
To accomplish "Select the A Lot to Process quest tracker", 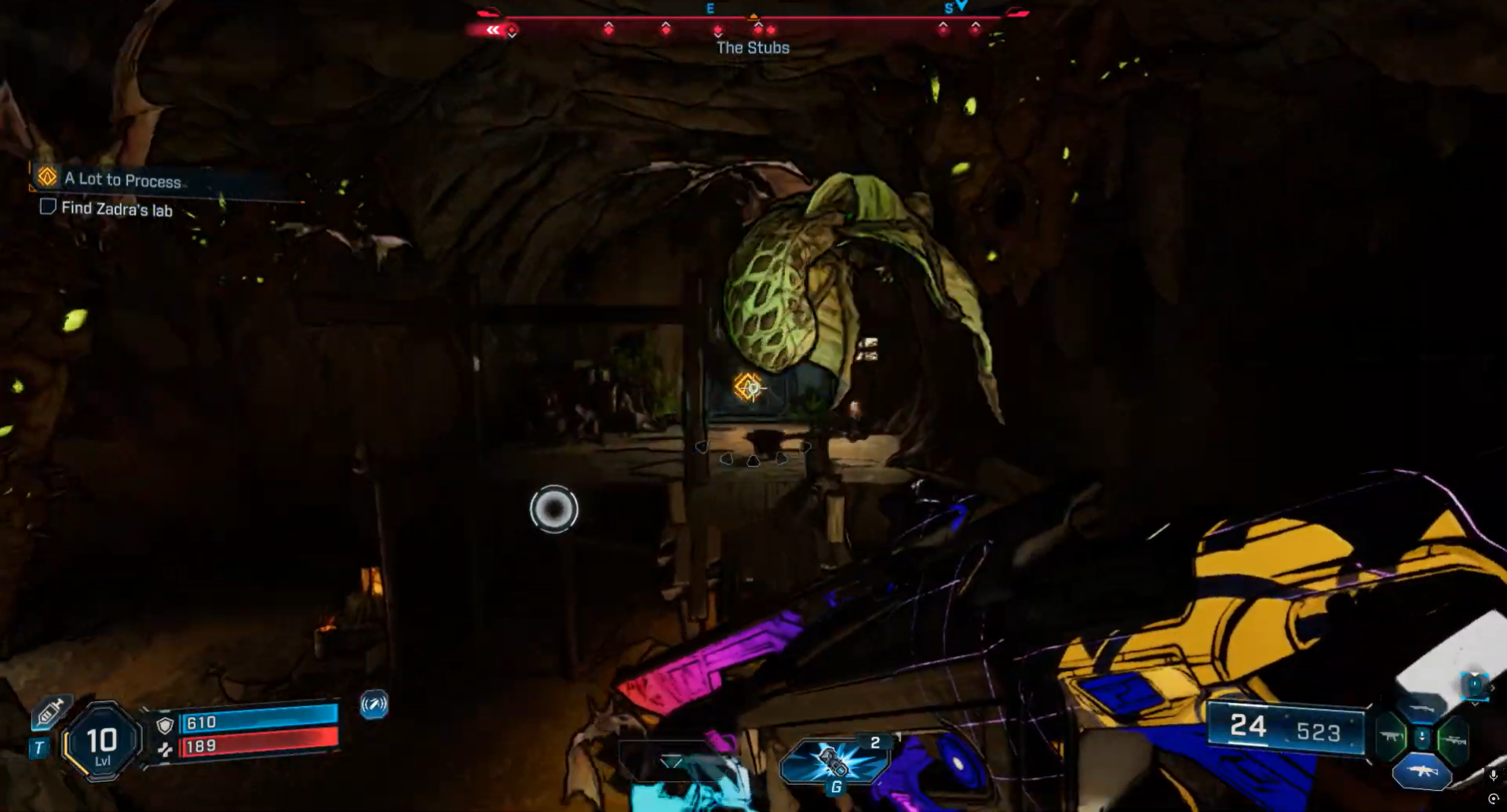I will (x=122, y=180).
